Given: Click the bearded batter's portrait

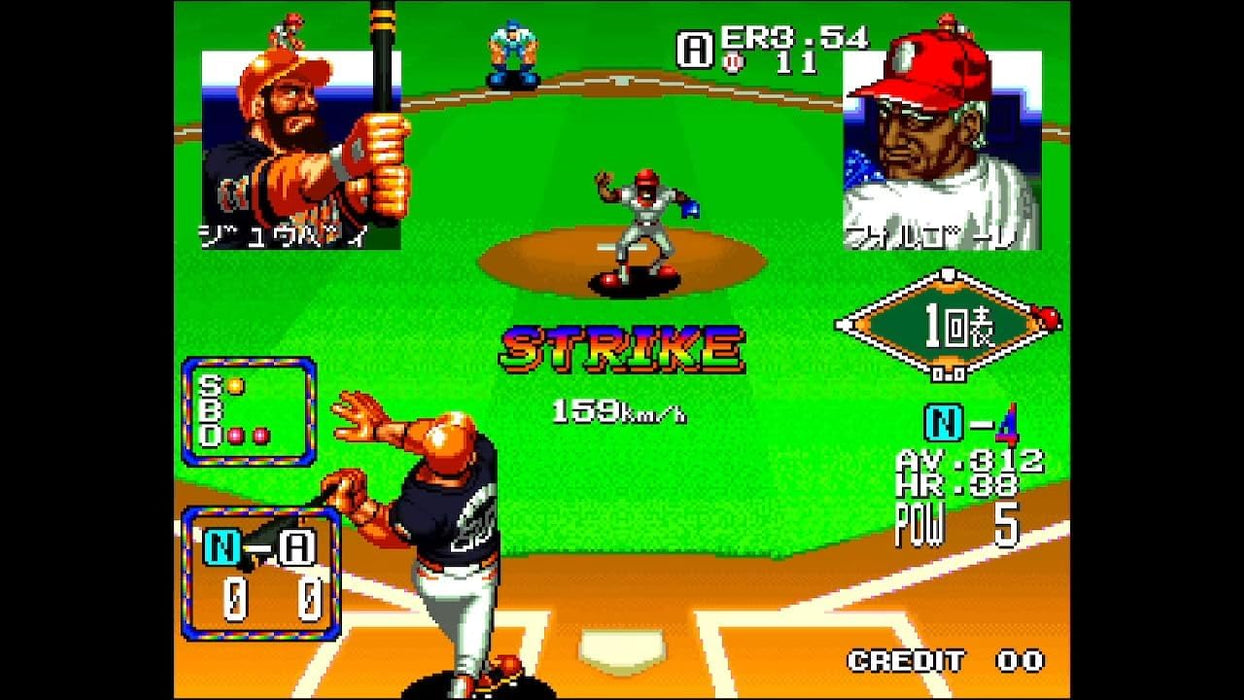Looking at the screenshot, I should 301,150.
